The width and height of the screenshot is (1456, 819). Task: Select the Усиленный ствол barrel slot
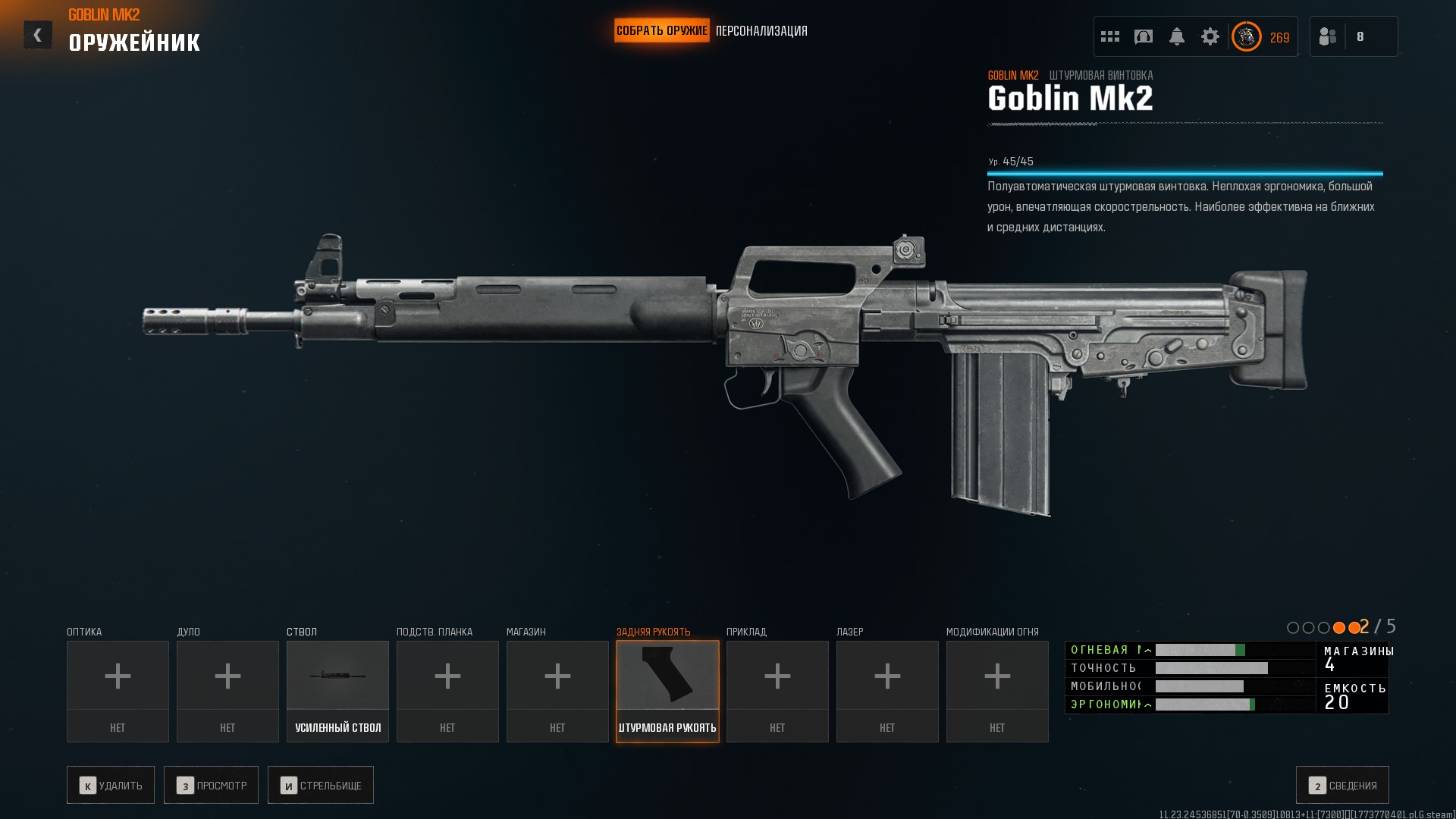coord(337,691)
